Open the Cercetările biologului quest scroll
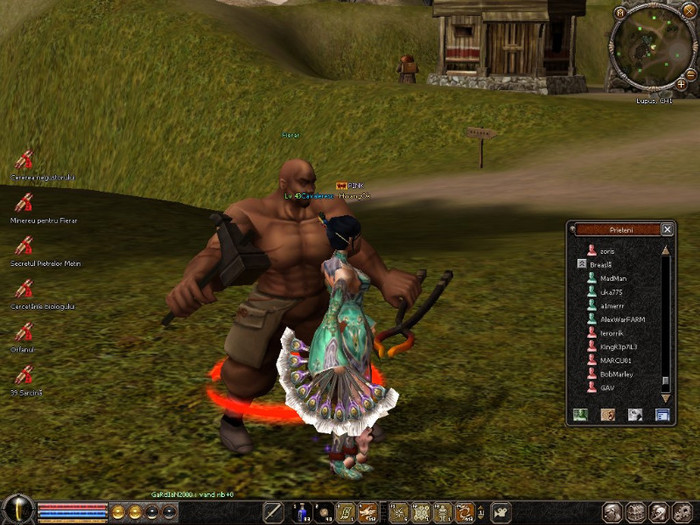 coord(24,289)
